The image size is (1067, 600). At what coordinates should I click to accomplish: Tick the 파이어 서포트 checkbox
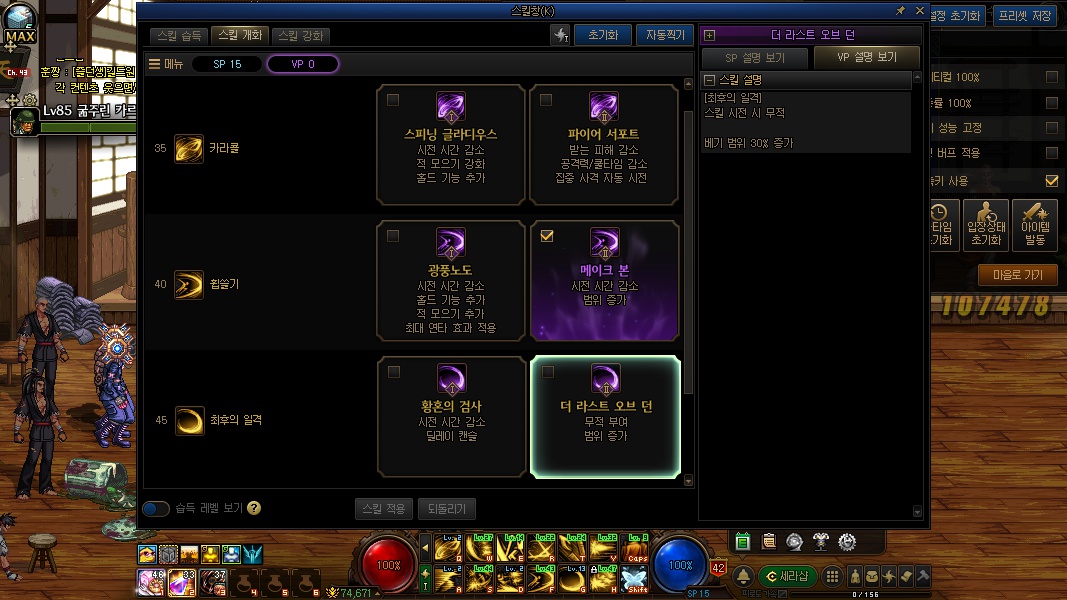(x=546, y=100)
